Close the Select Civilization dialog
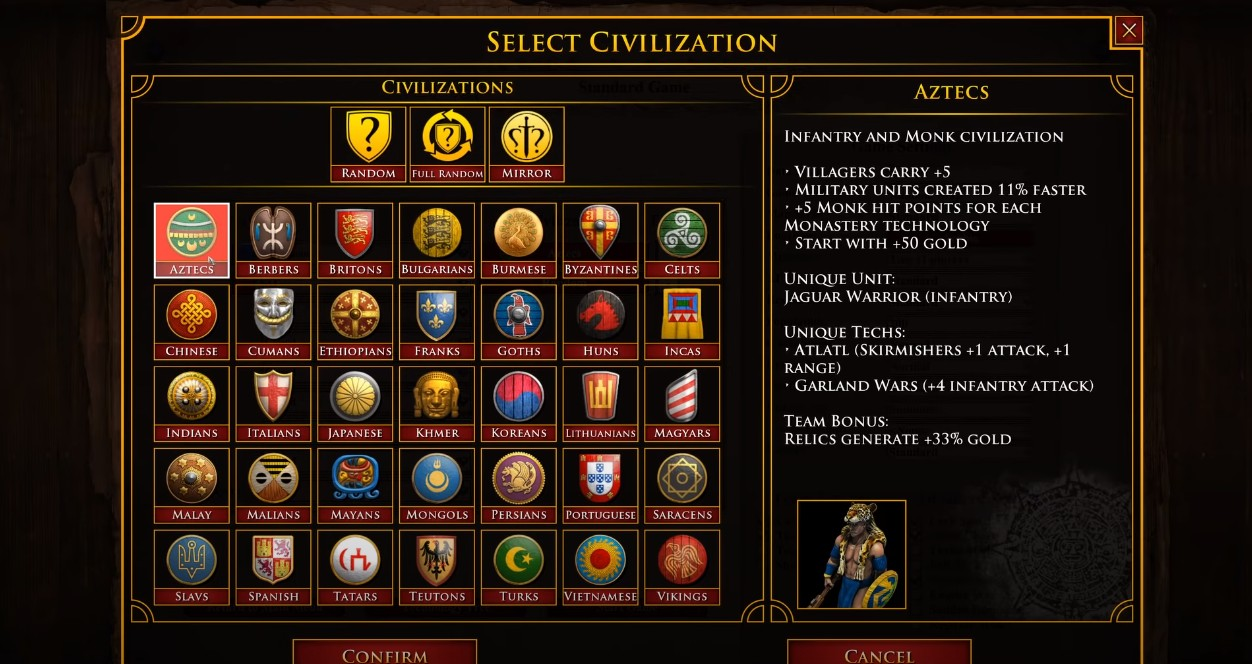This screenshot has height=664, width=1252. coord(1129,31)
